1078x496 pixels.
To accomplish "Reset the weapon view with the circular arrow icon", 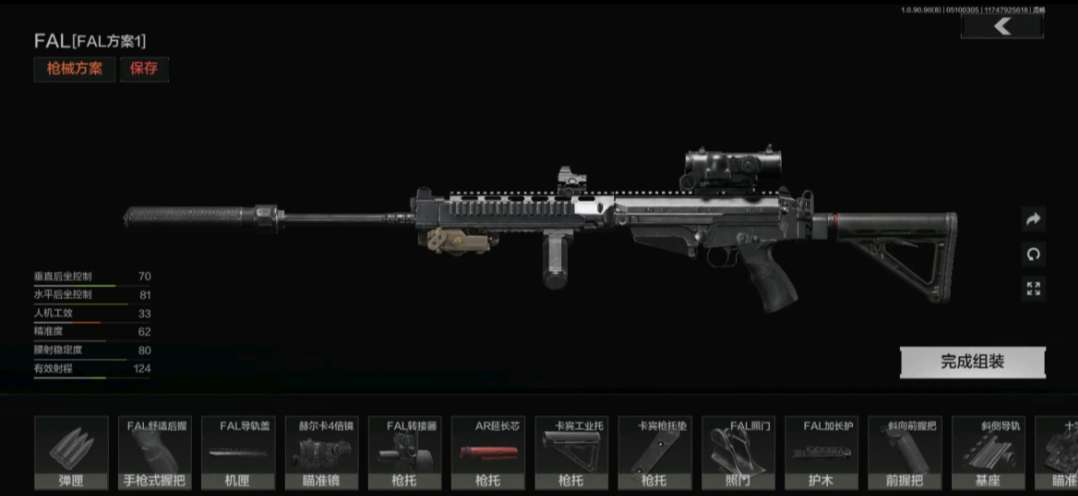I will pos(1034,254).
